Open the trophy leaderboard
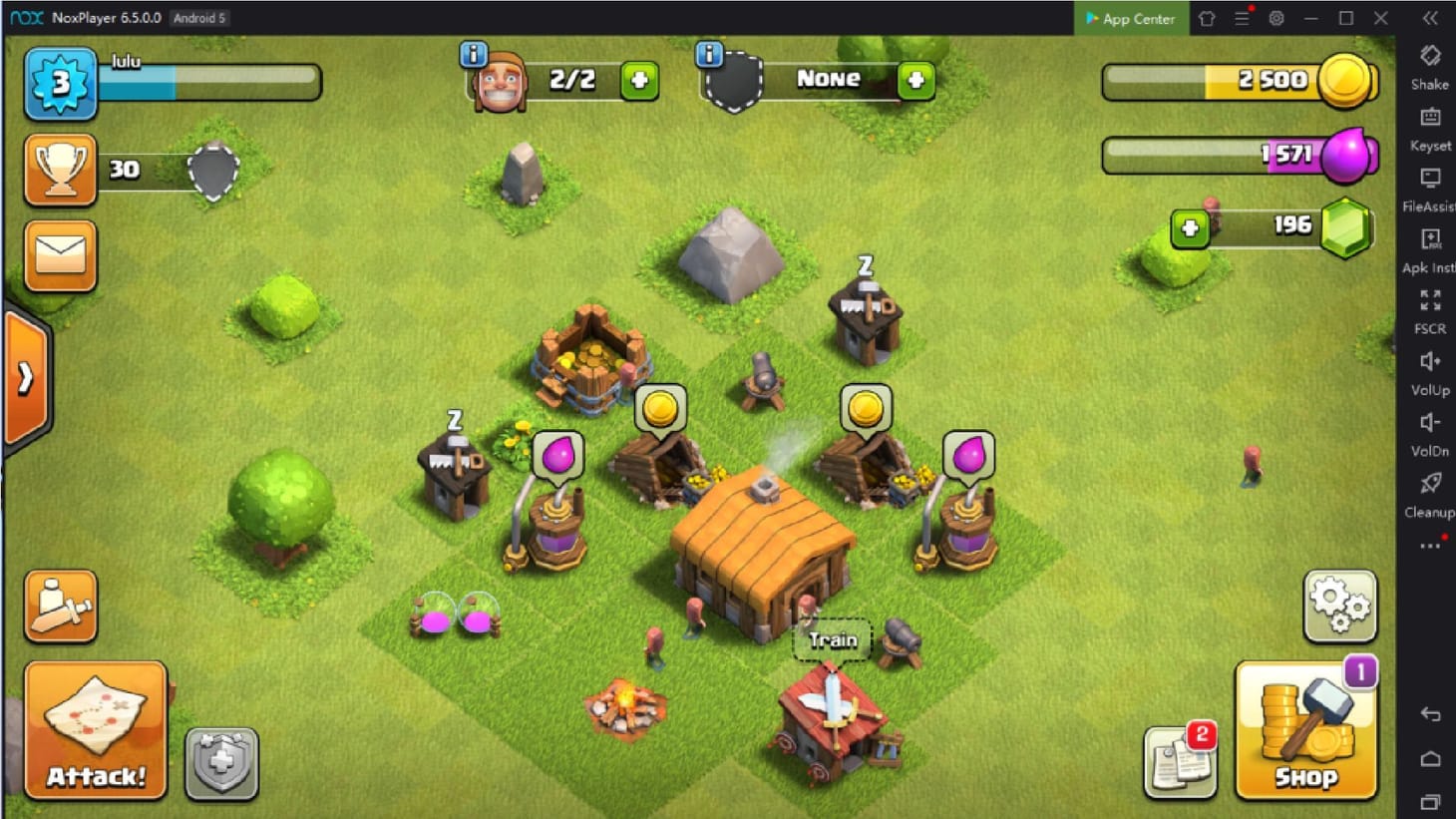This screenshot has width=1456, height=819. pyautogui.click(x=60, y=170)
